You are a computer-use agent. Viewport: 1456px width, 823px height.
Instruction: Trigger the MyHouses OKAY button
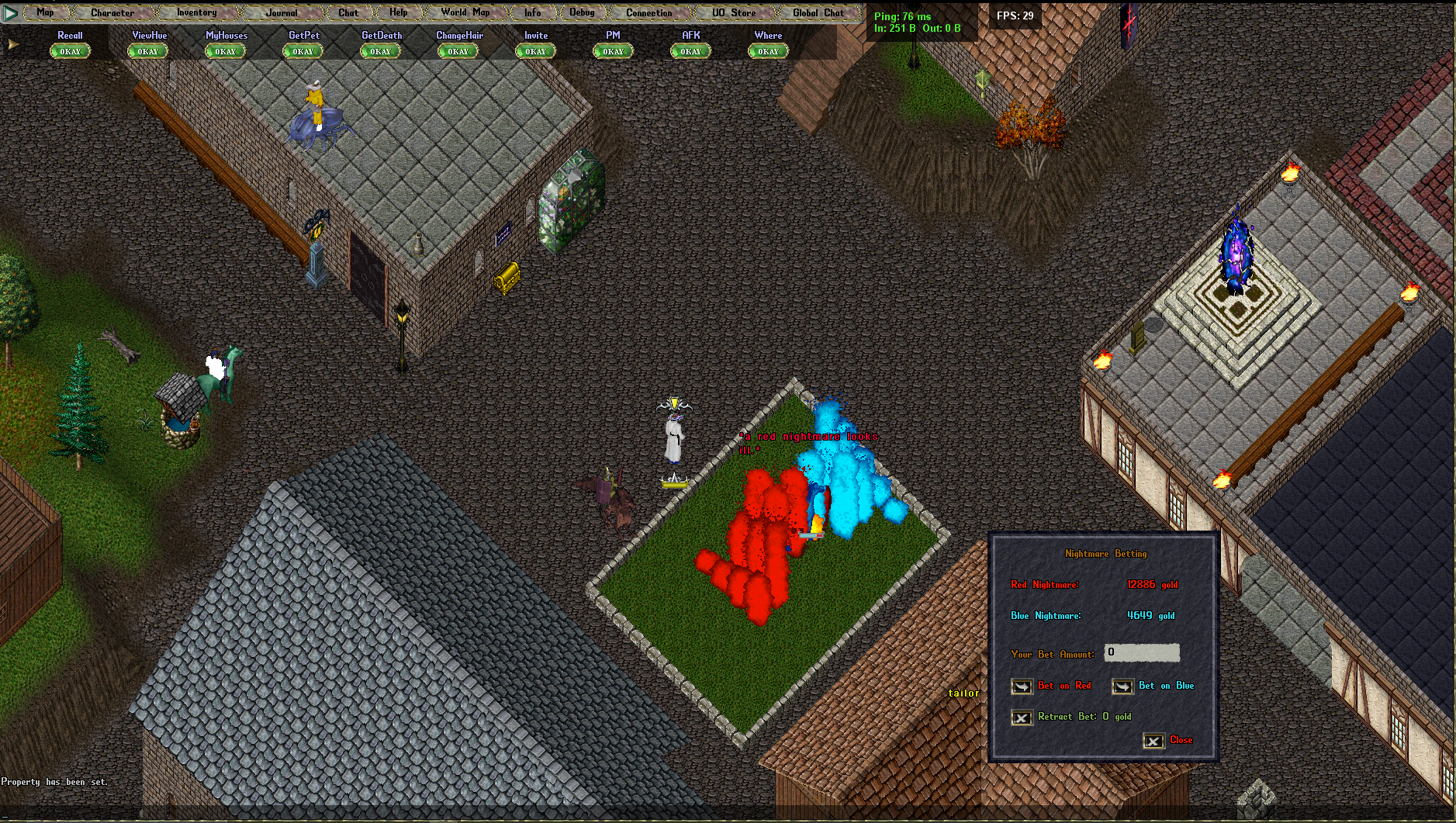[x=225, y=51]
